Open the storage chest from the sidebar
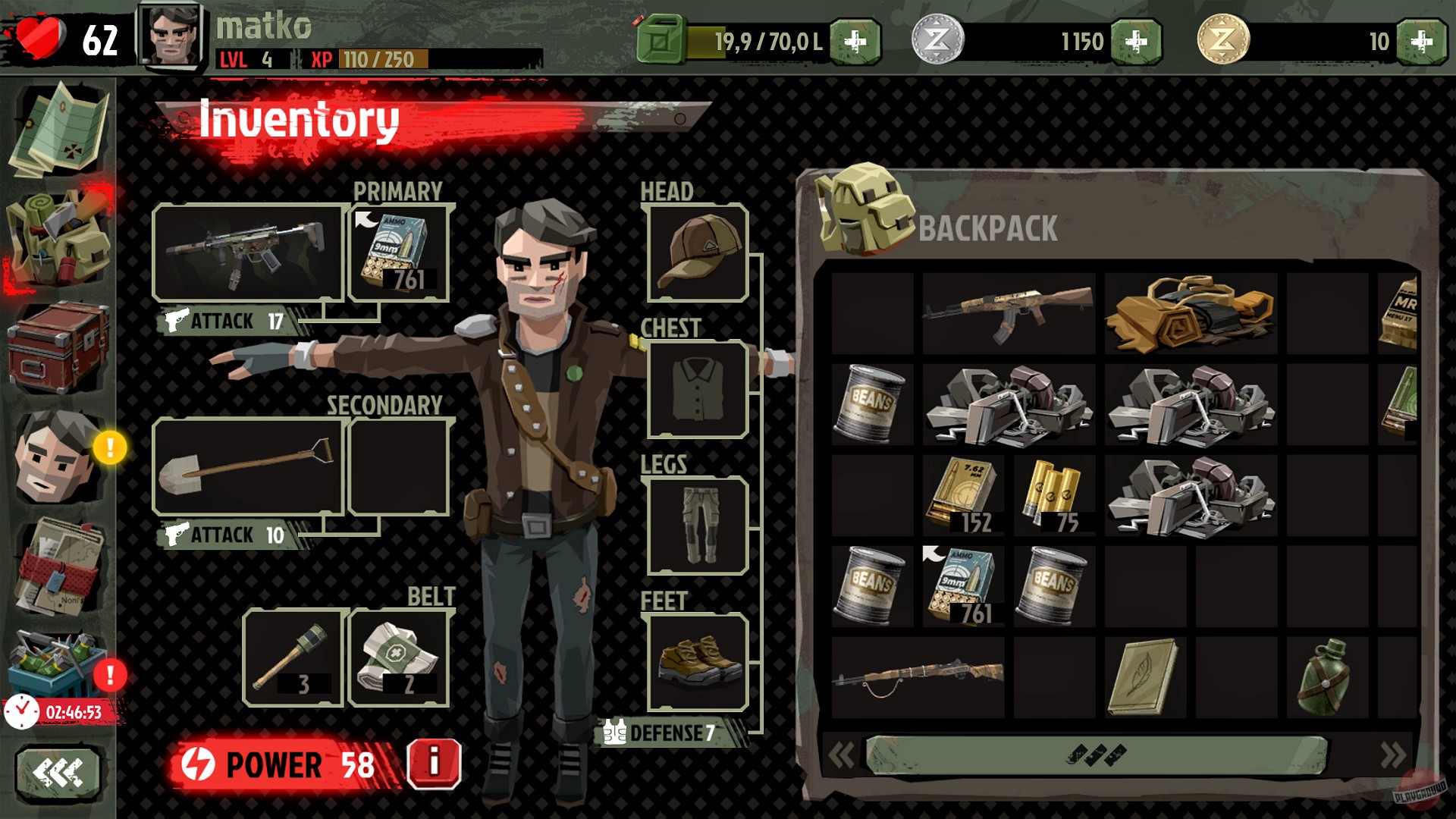Image resolution: width=1456 pixels, height=819 pixels. tap(57, 341)
